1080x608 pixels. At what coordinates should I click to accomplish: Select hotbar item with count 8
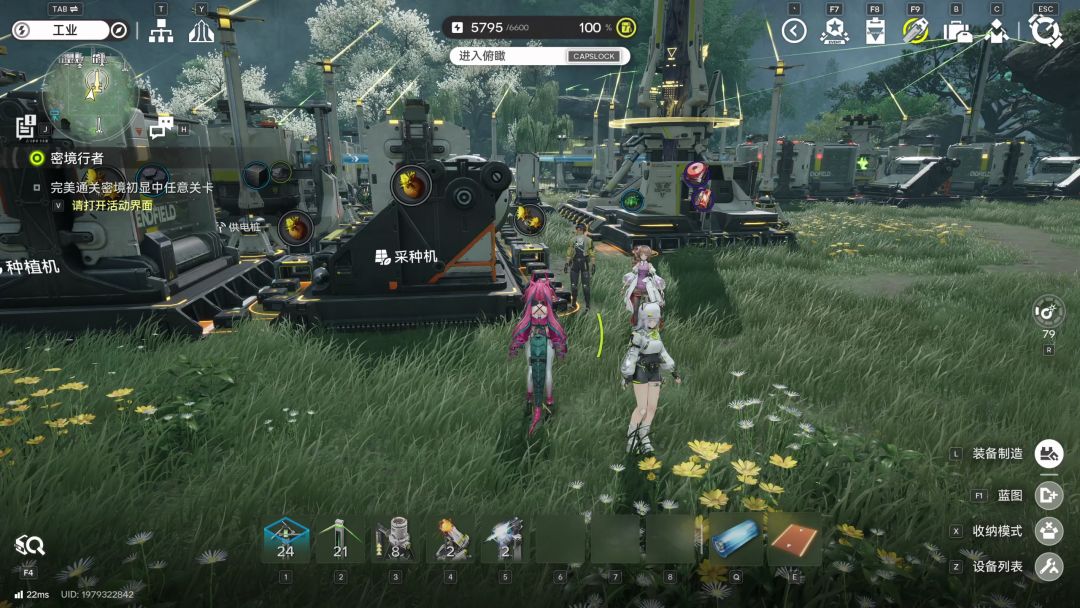[395, 540]
